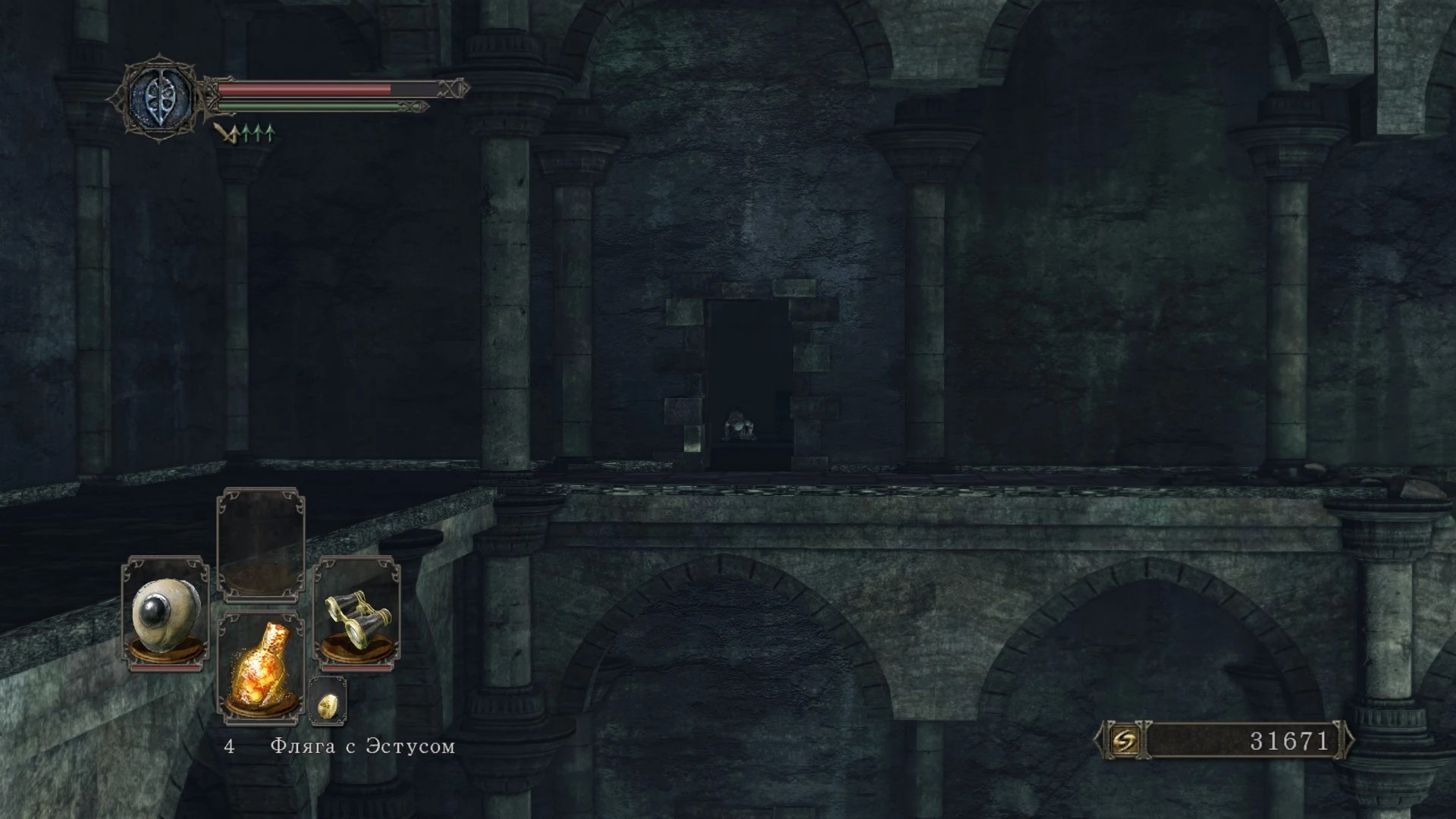Click the stamina regeneration buff arrows icon

244,134
